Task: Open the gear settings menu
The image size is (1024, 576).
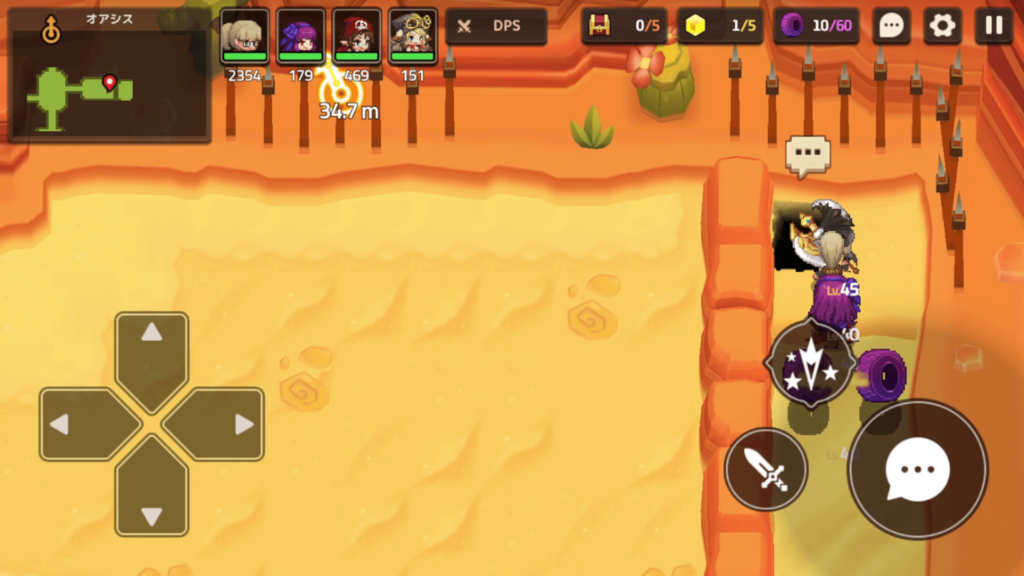Action: click(x=942, y=26)
